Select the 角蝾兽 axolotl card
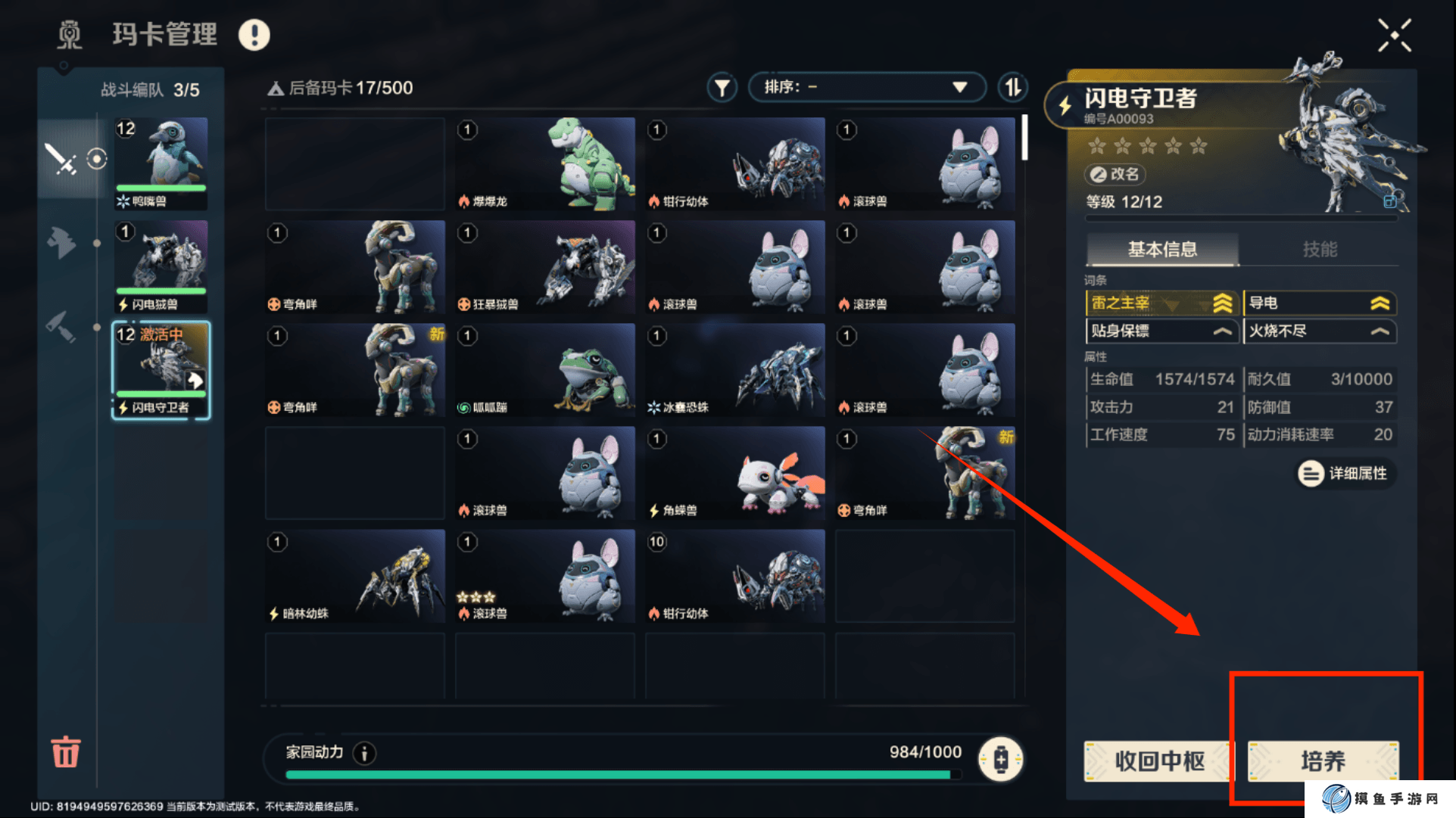 734,472
